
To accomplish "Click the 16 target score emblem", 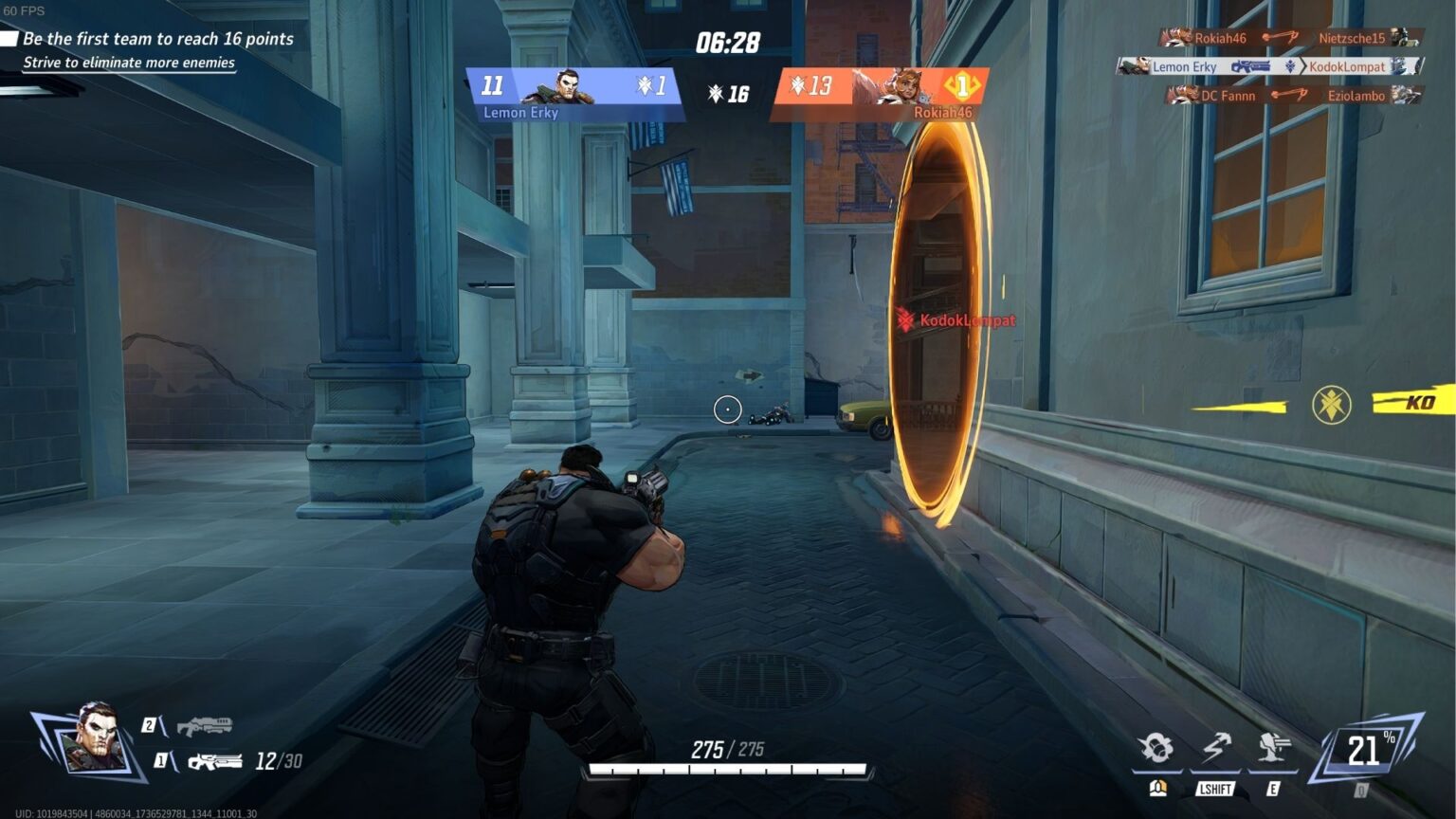I will 728,93.
